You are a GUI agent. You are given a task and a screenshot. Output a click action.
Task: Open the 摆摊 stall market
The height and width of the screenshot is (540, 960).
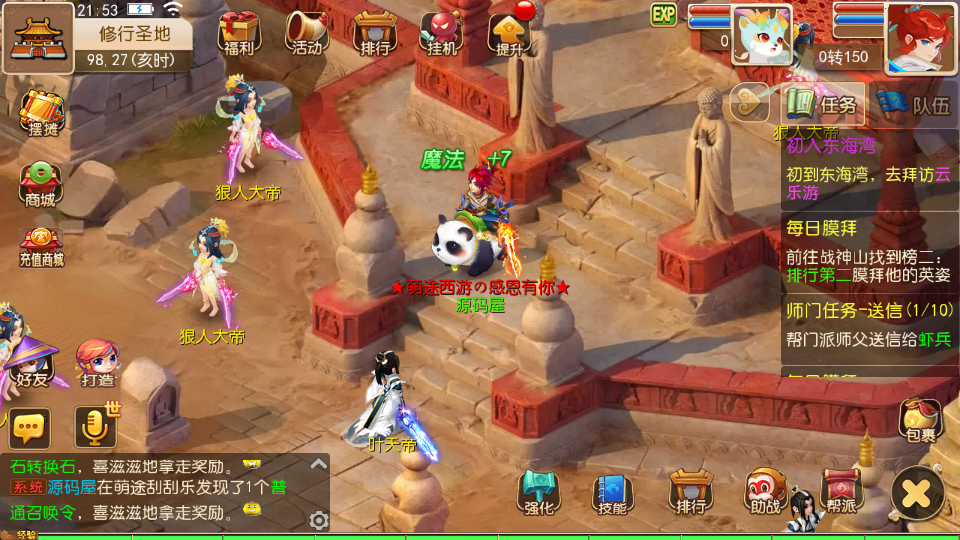[x=42, y=114]
